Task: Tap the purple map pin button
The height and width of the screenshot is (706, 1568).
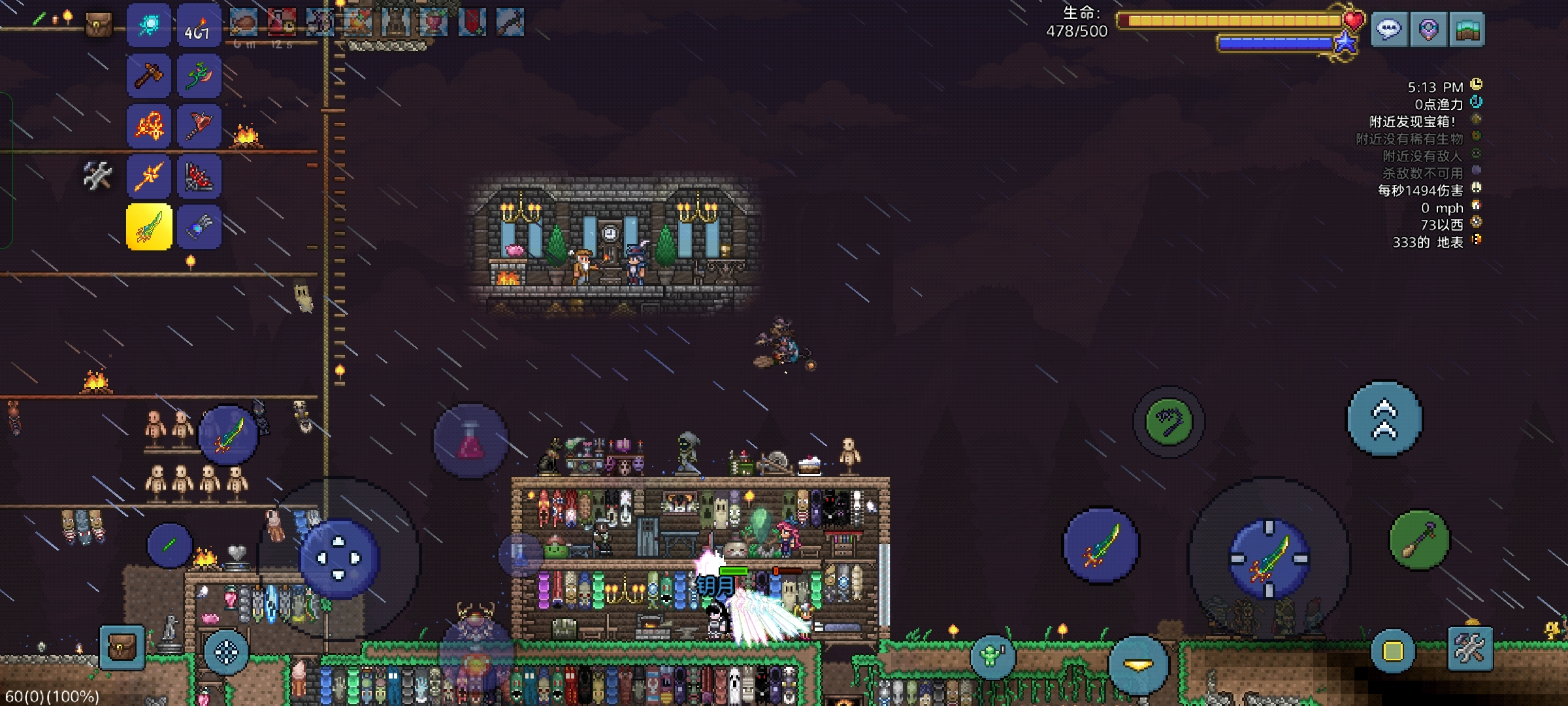Action: 1428,29
